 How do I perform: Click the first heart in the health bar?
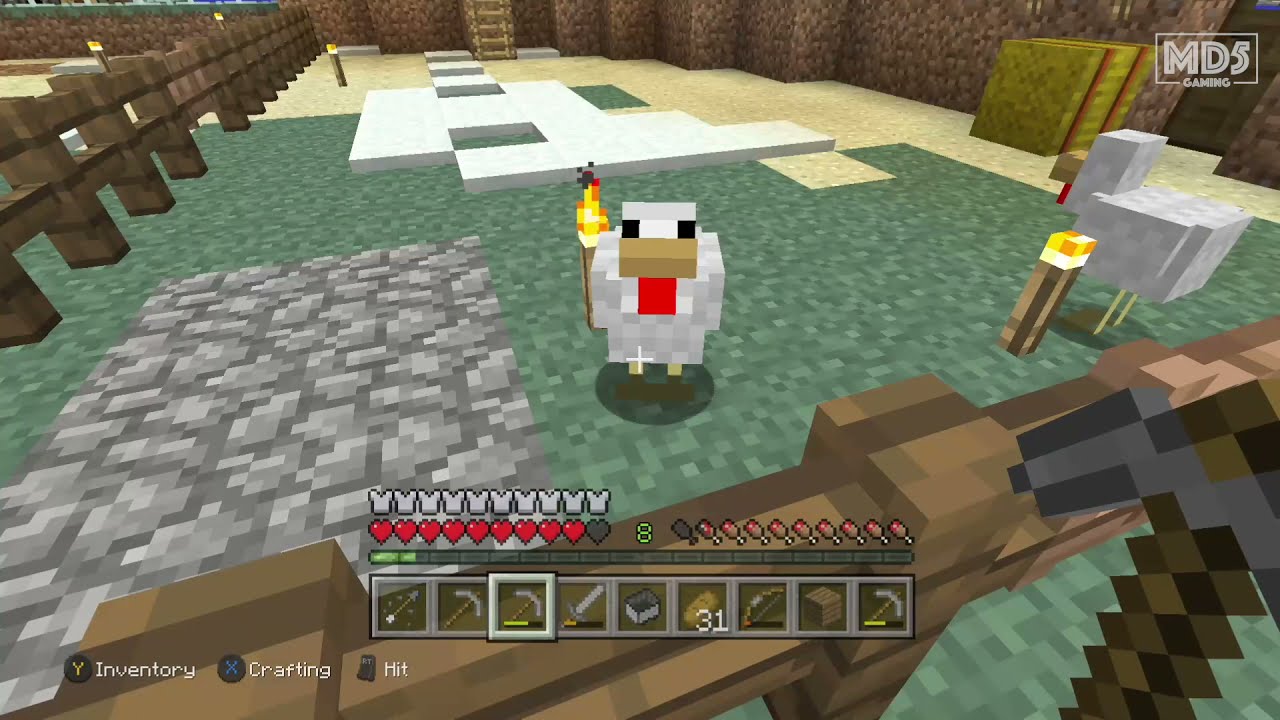point(380,531)
